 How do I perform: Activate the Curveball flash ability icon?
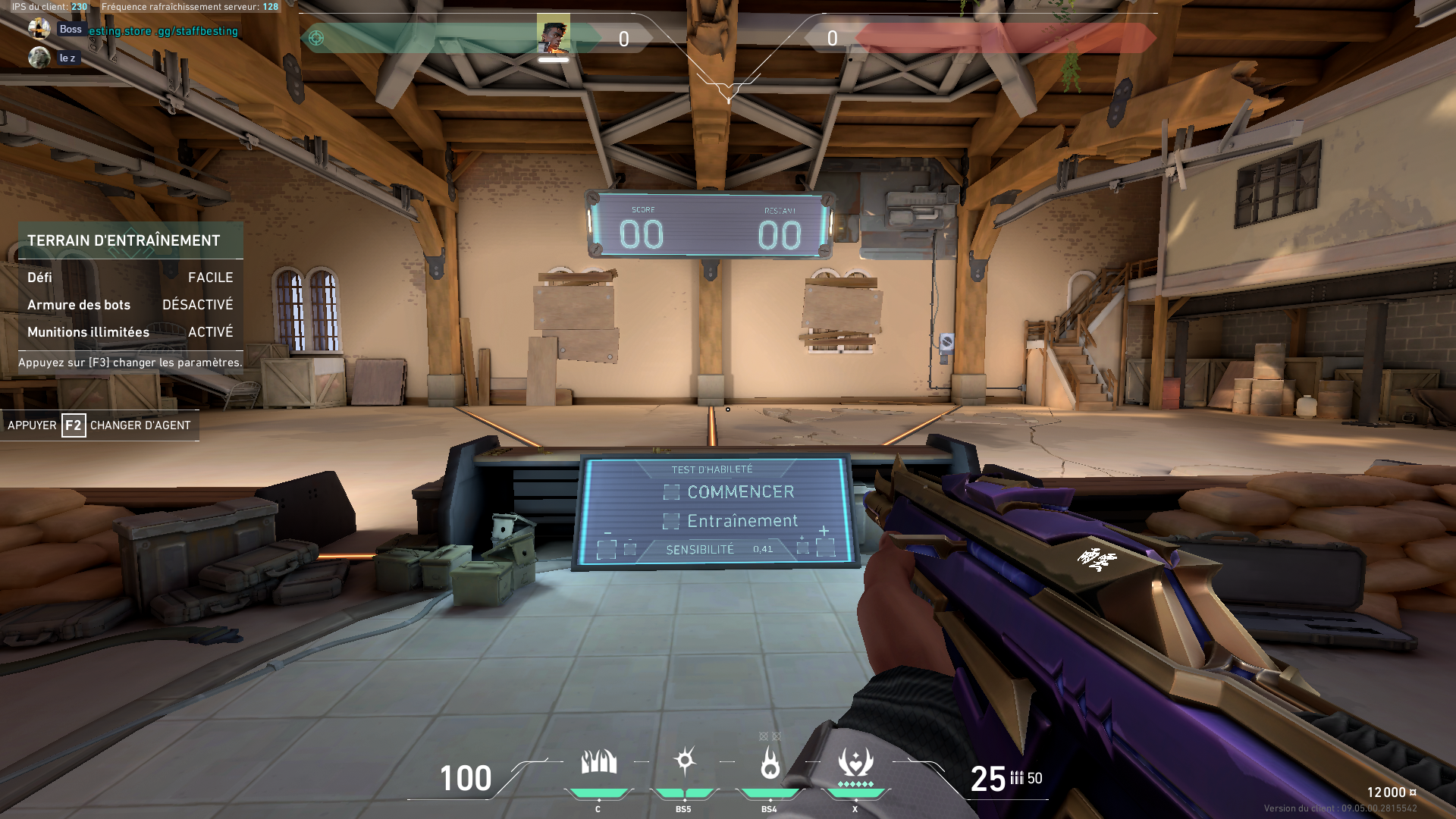(684, 761)
